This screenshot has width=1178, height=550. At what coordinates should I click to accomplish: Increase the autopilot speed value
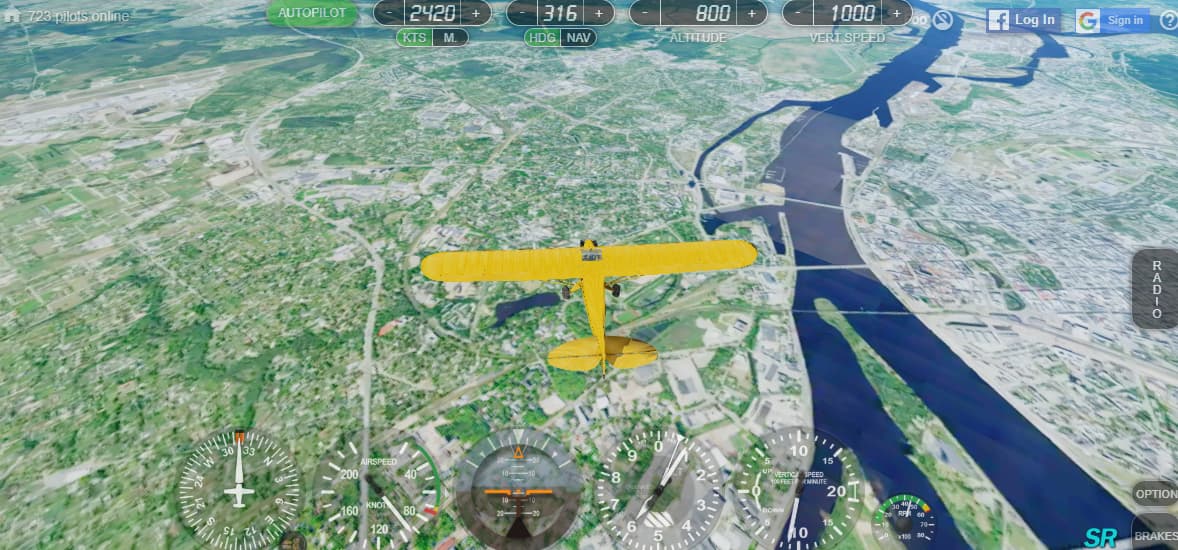pos(475,13)
